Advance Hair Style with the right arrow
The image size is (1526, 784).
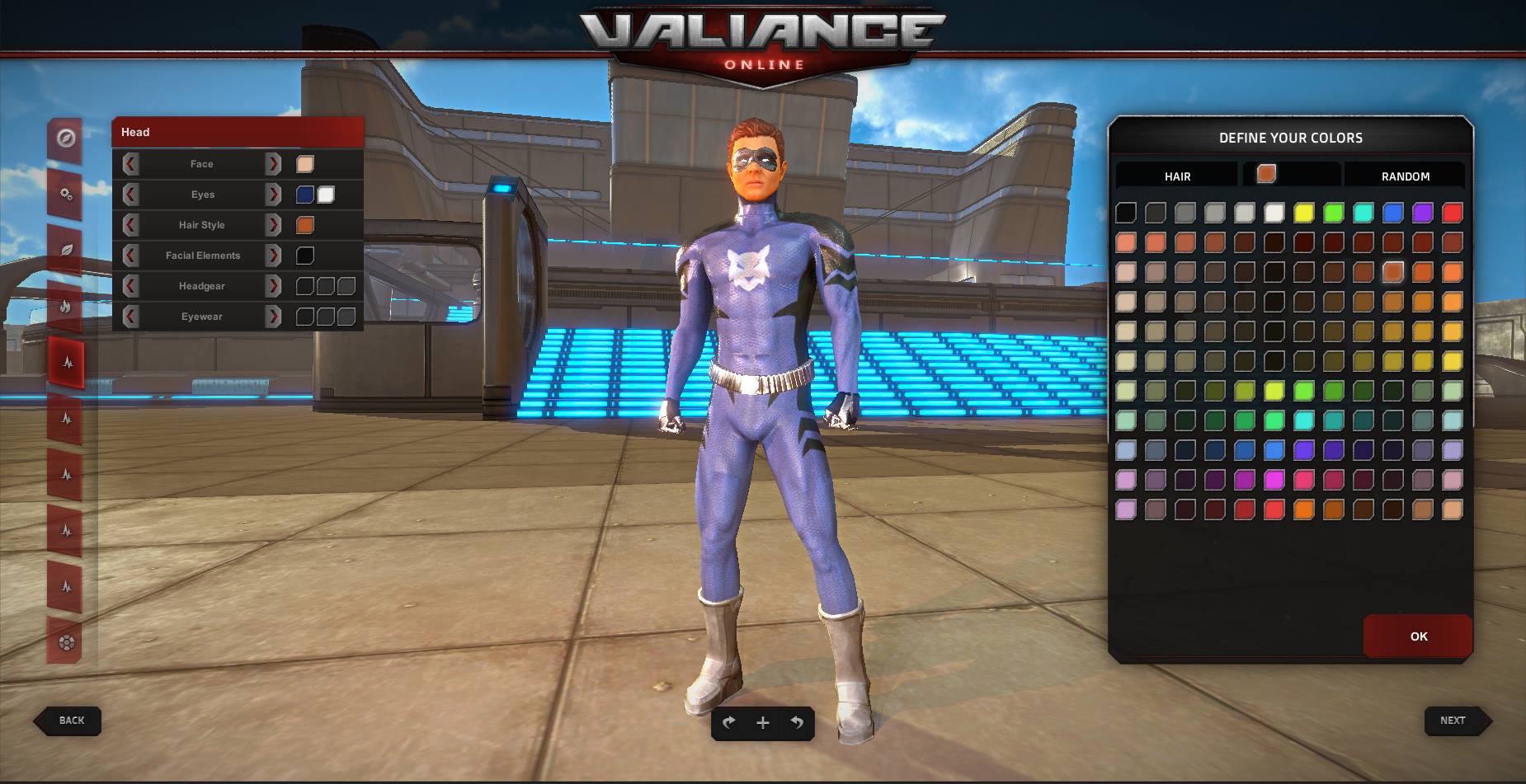tap(273, 224)
